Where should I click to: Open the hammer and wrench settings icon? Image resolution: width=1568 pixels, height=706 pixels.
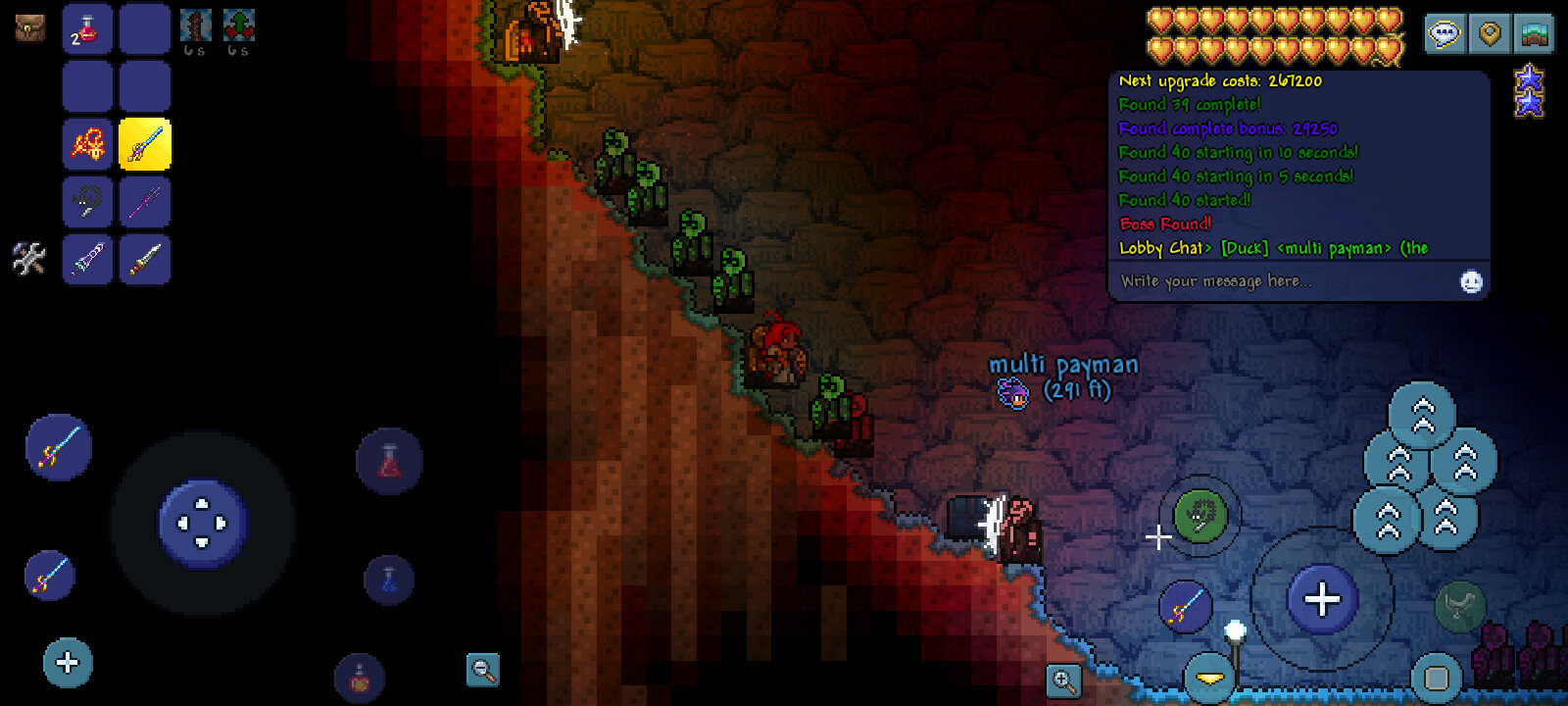pos(28,259)
